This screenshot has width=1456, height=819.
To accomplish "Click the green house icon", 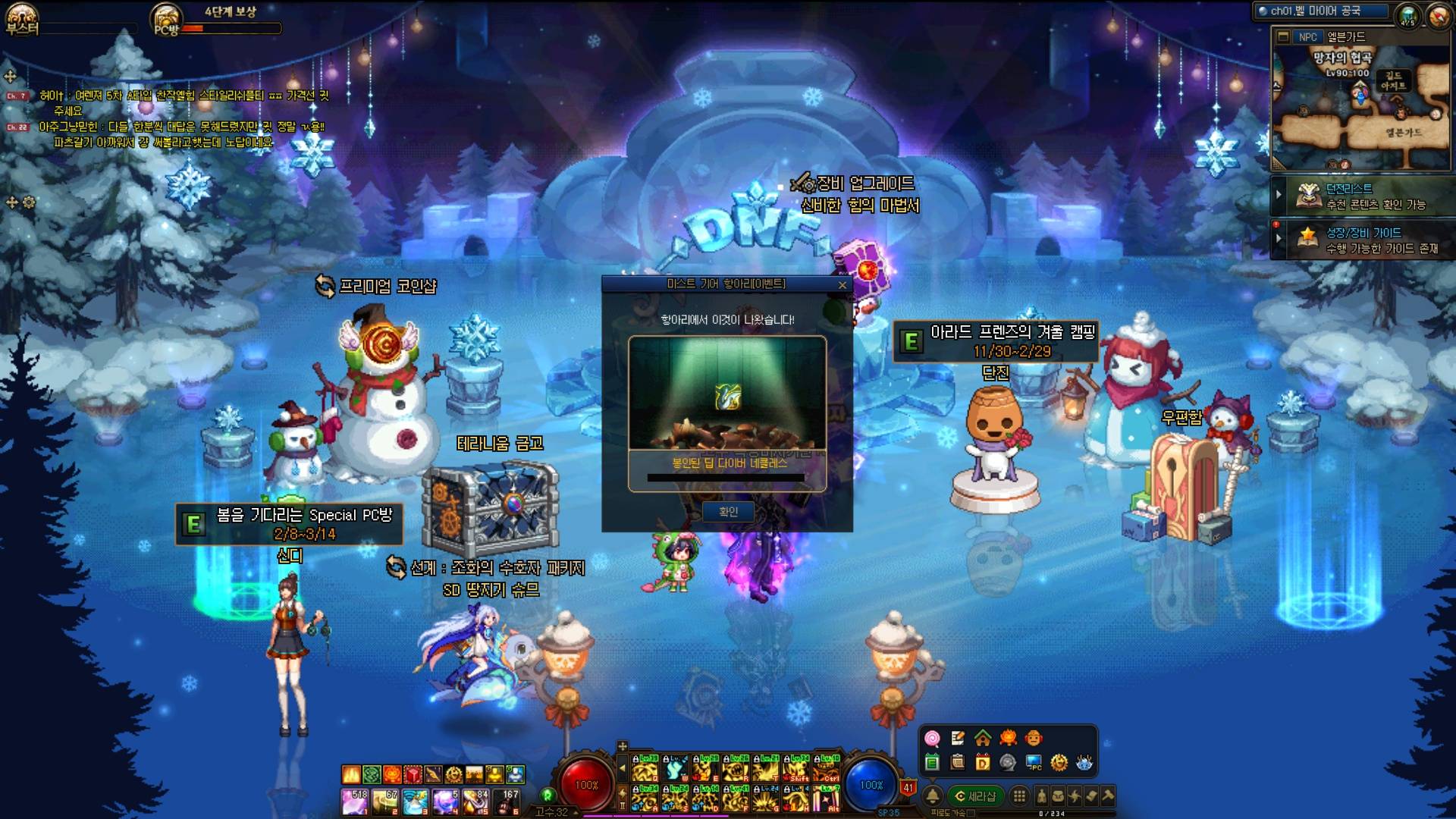I will click(x=983, y=738).
